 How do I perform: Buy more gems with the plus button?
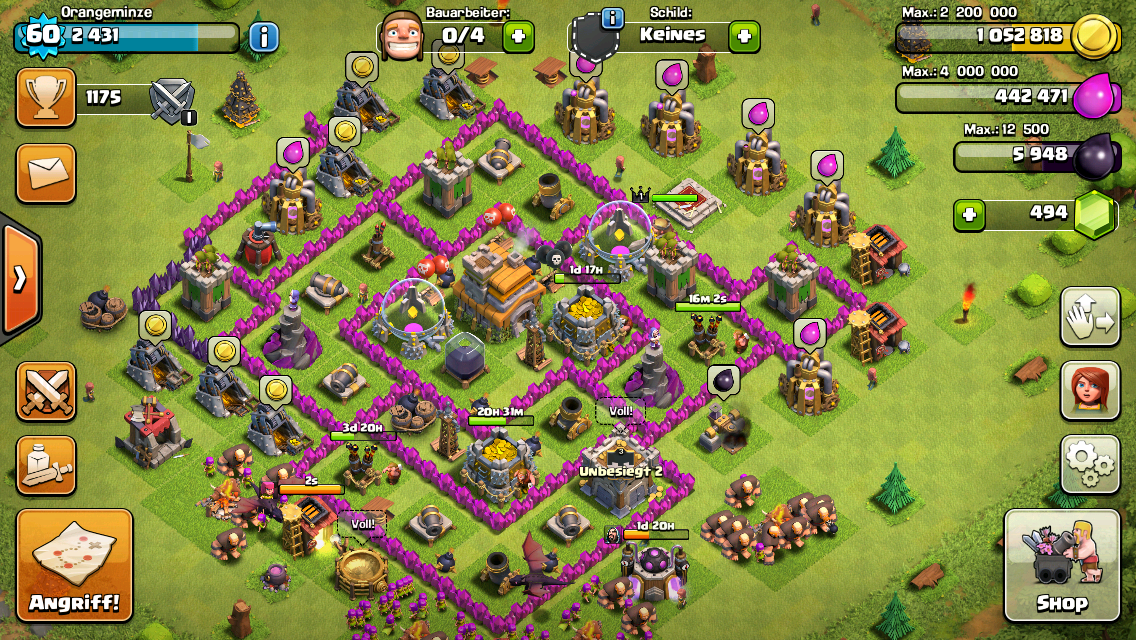point(967,214)
